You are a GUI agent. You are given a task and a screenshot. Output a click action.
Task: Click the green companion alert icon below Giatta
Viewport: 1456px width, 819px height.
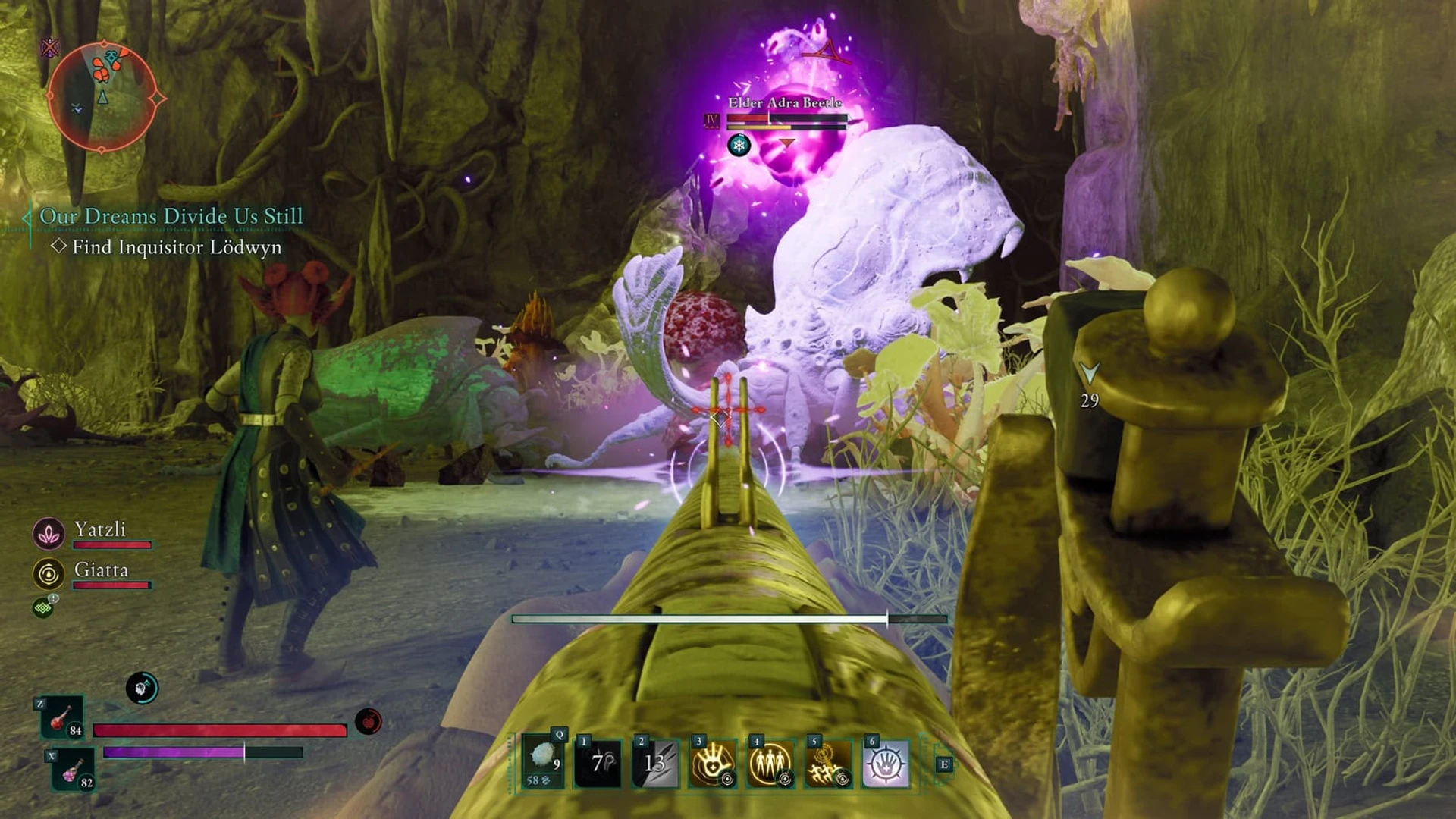(x=43, y=607)
